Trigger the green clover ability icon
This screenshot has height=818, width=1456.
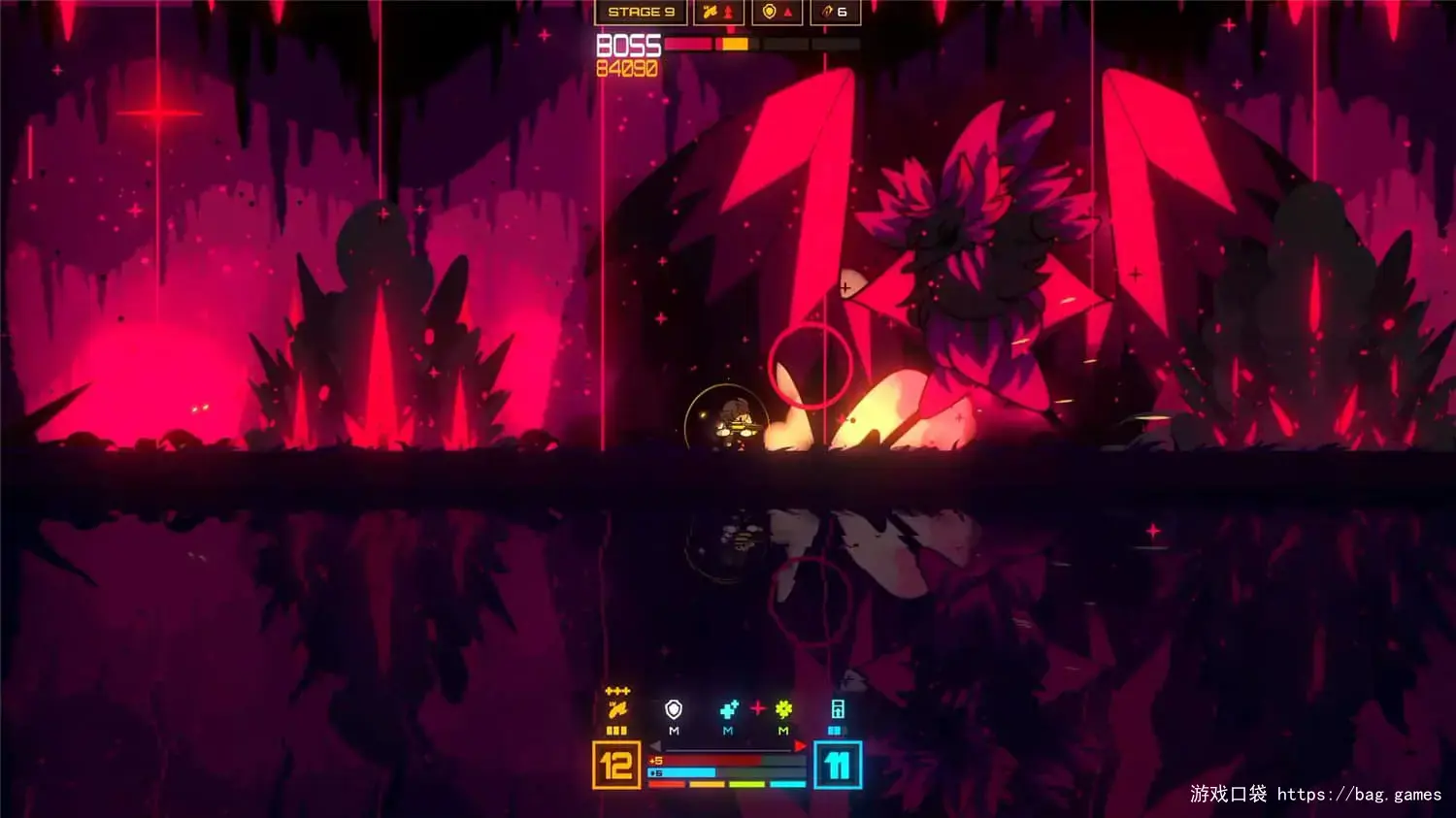pos(783,710)
